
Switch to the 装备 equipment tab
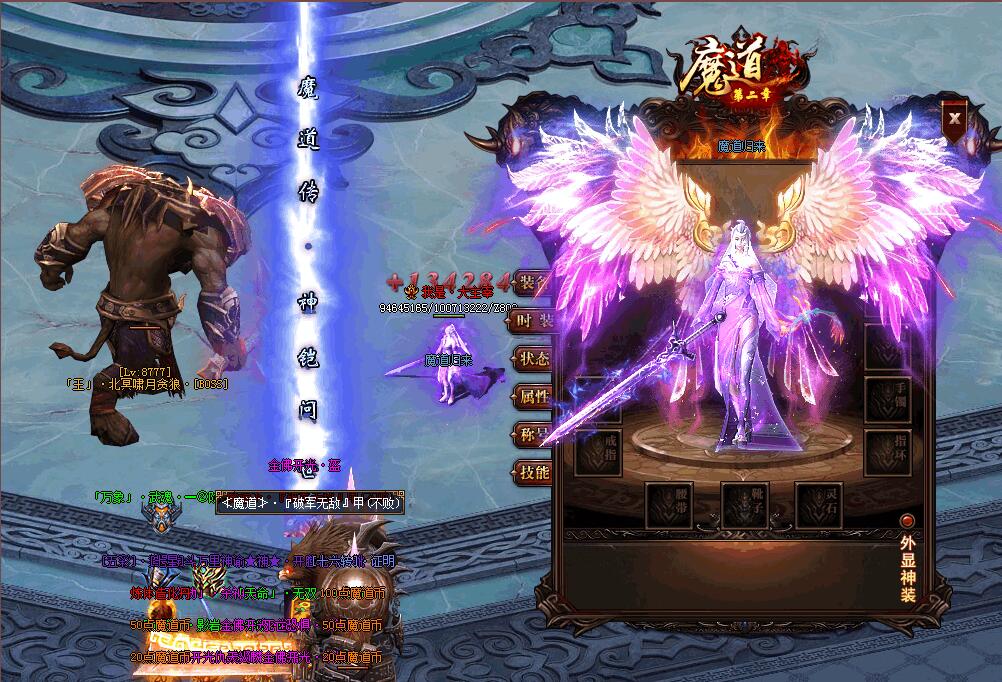[531, 284]
